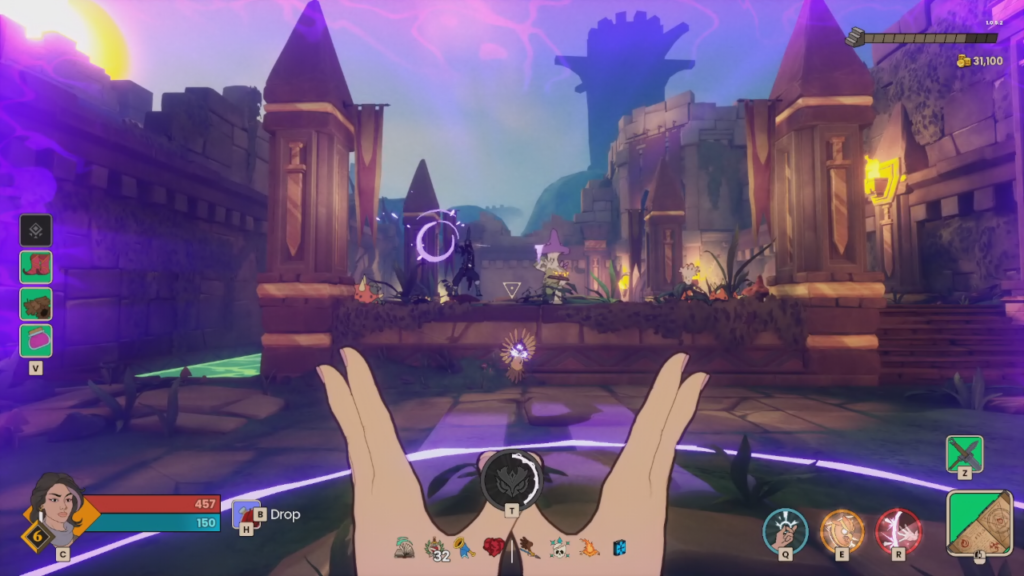
Task: Click the golden horn status icon
Action: coord(465,548)
